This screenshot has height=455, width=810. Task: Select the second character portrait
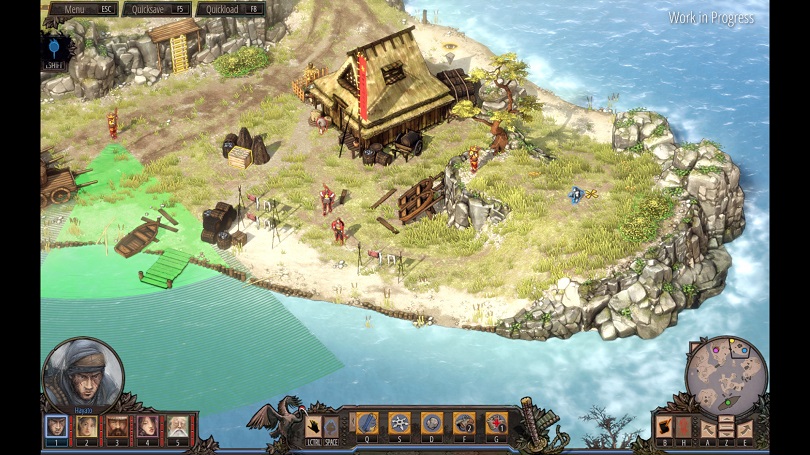pyautogui.click(x=87, y=426)
